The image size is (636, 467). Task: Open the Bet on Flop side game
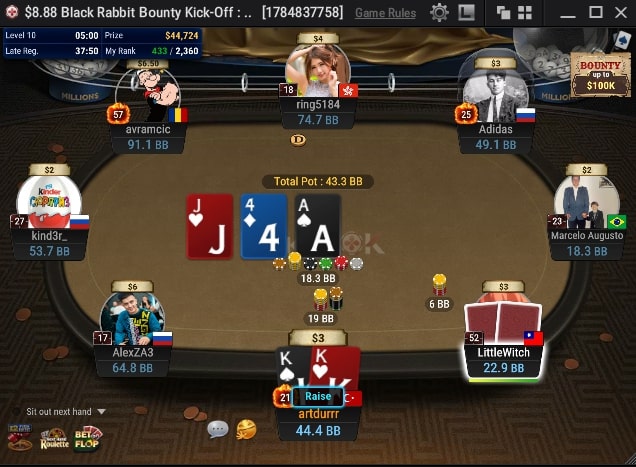(88, 437)
